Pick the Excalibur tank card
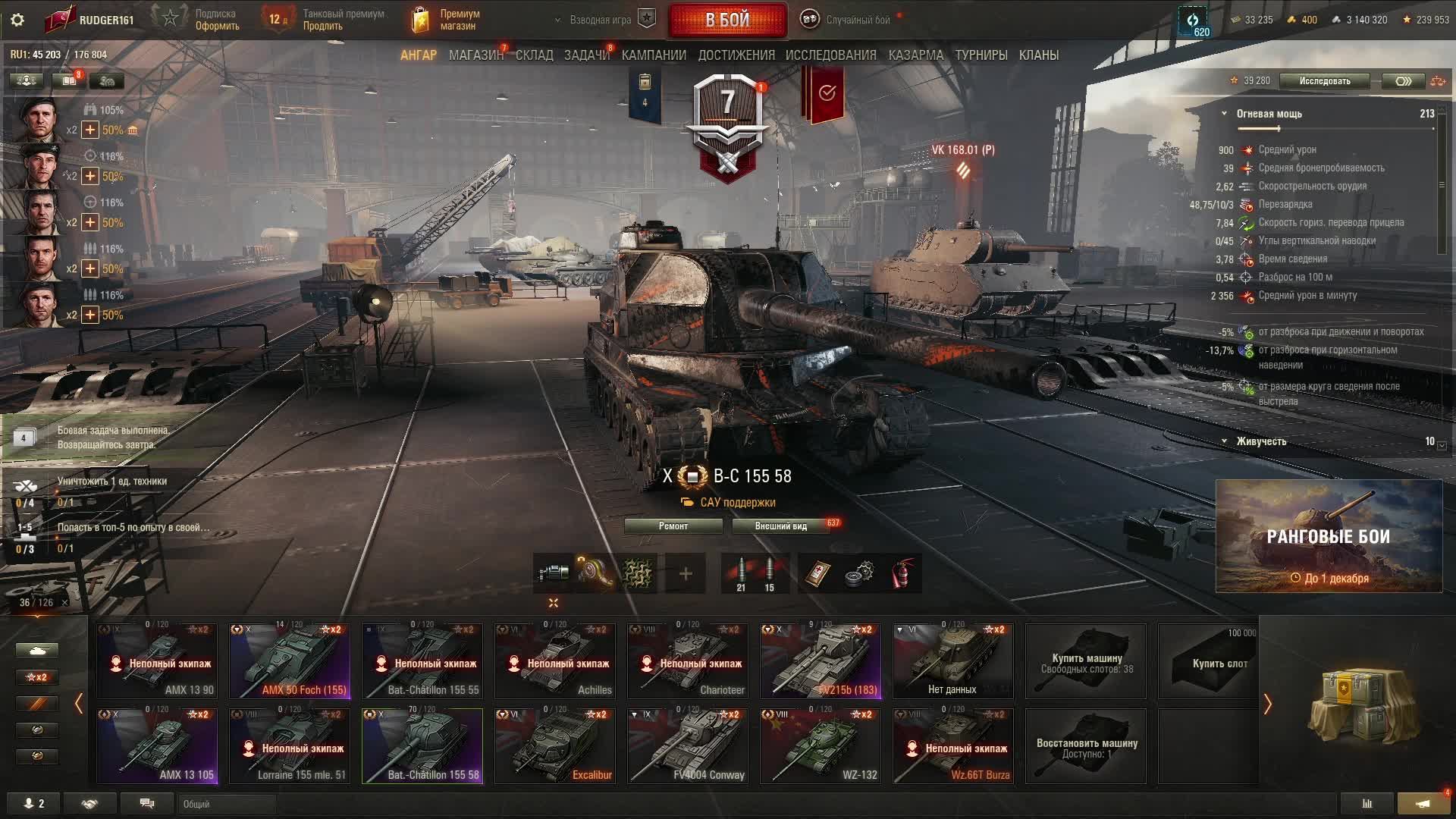 tap(555, 745)
